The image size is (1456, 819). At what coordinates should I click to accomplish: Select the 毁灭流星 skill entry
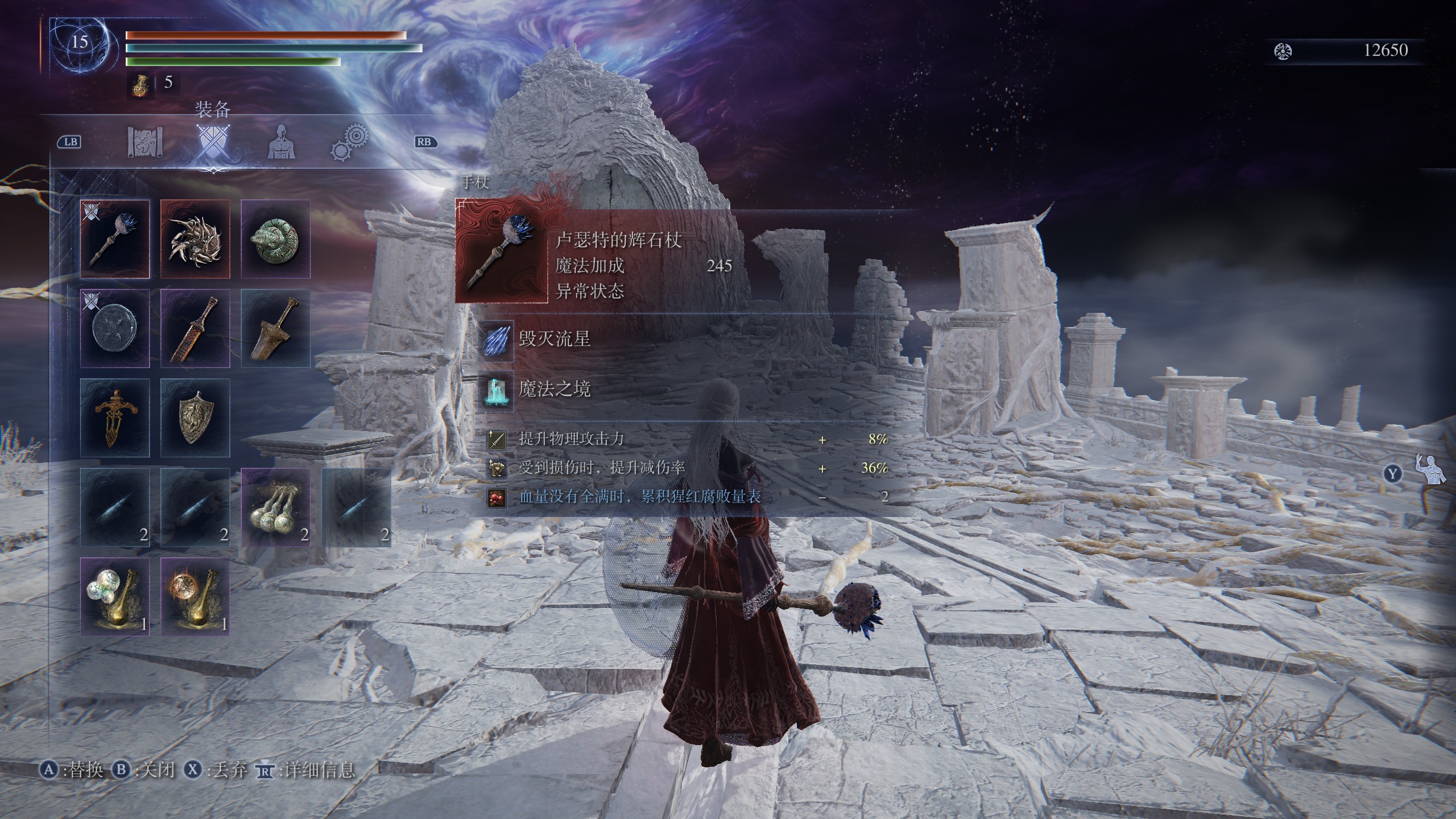555,340
